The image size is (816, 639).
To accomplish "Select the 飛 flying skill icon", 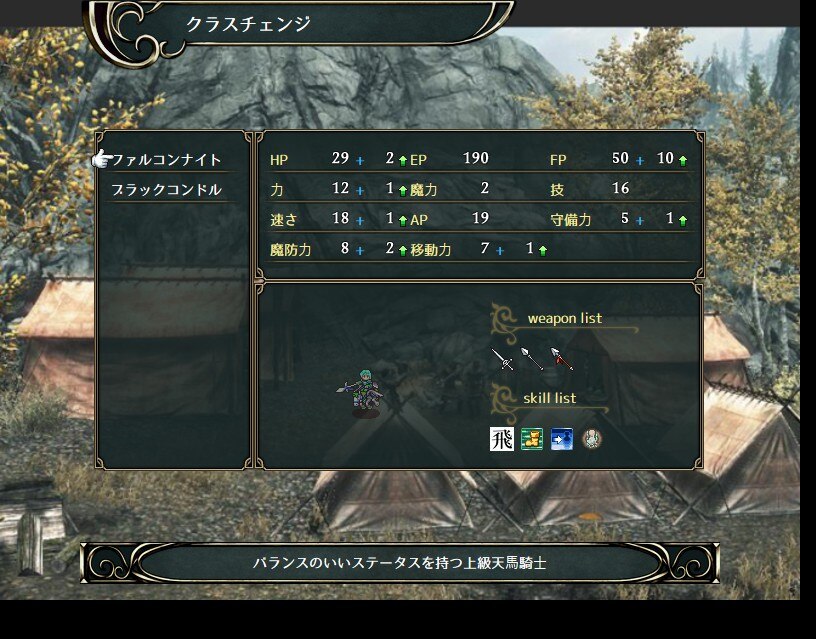I will pyautogui.click(x=502, y=438).
